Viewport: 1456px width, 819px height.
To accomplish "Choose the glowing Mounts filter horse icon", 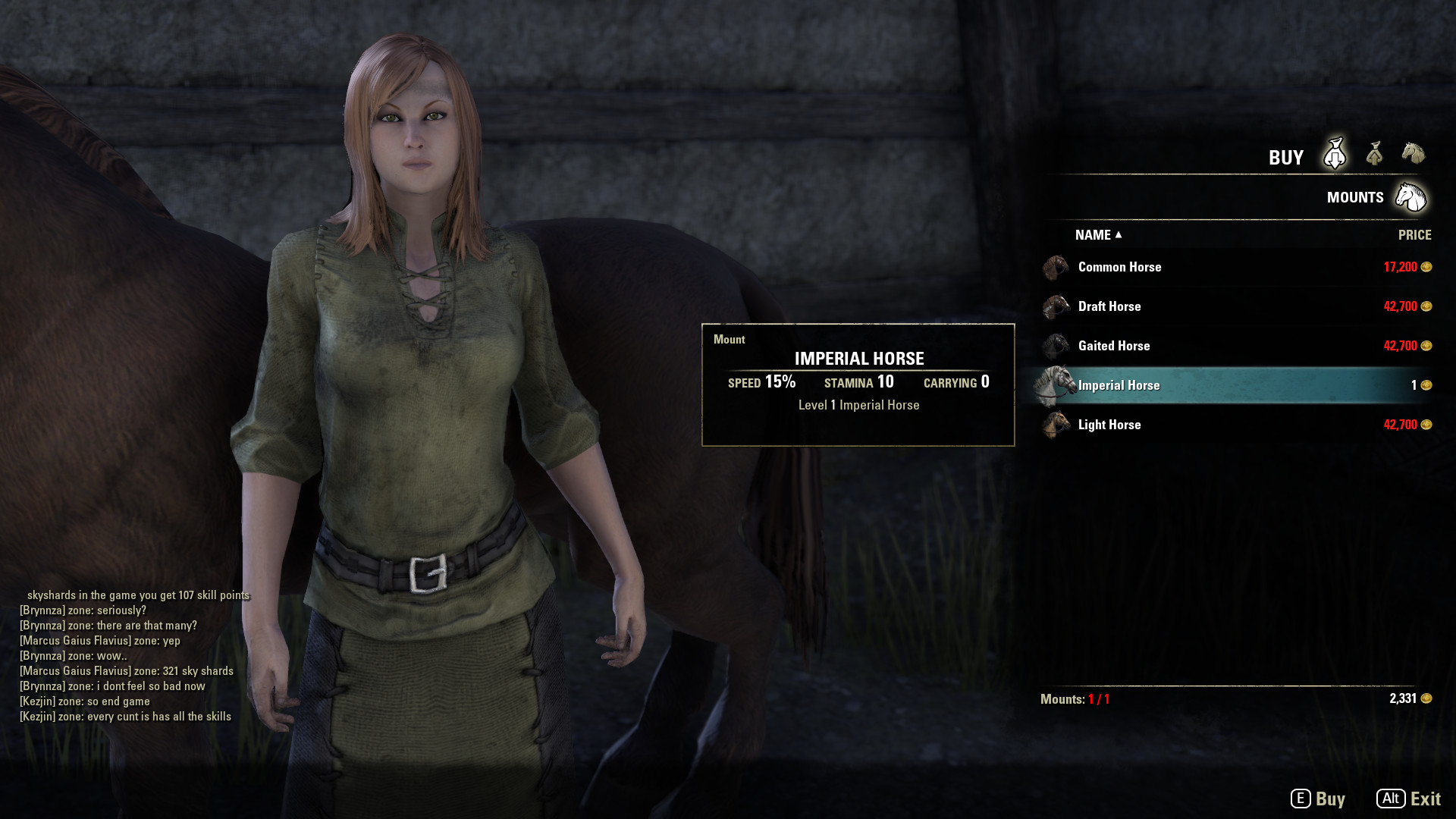I will coord(1410,197).
